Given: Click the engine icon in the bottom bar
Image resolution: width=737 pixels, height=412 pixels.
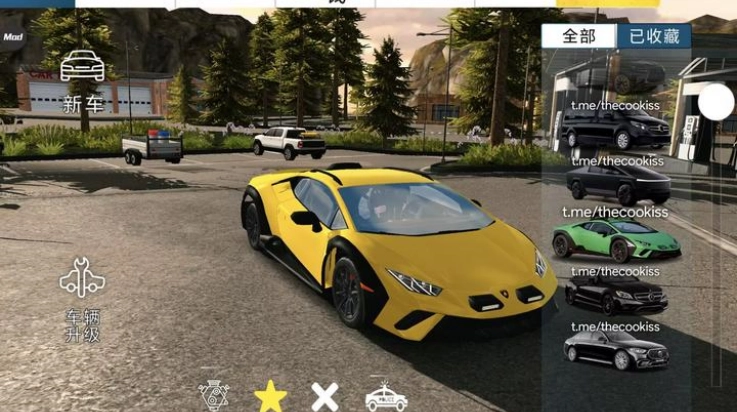Looking at the screenshot, I should point(213,396).
